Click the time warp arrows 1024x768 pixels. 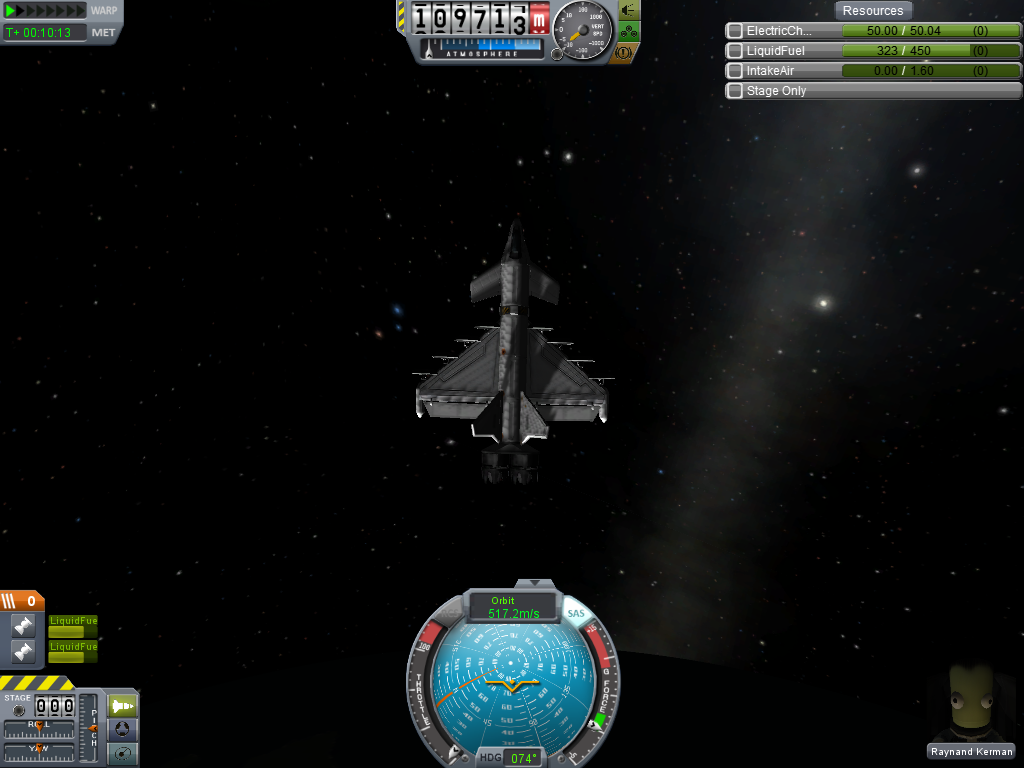pyautogui.click(x=45, y=11)
